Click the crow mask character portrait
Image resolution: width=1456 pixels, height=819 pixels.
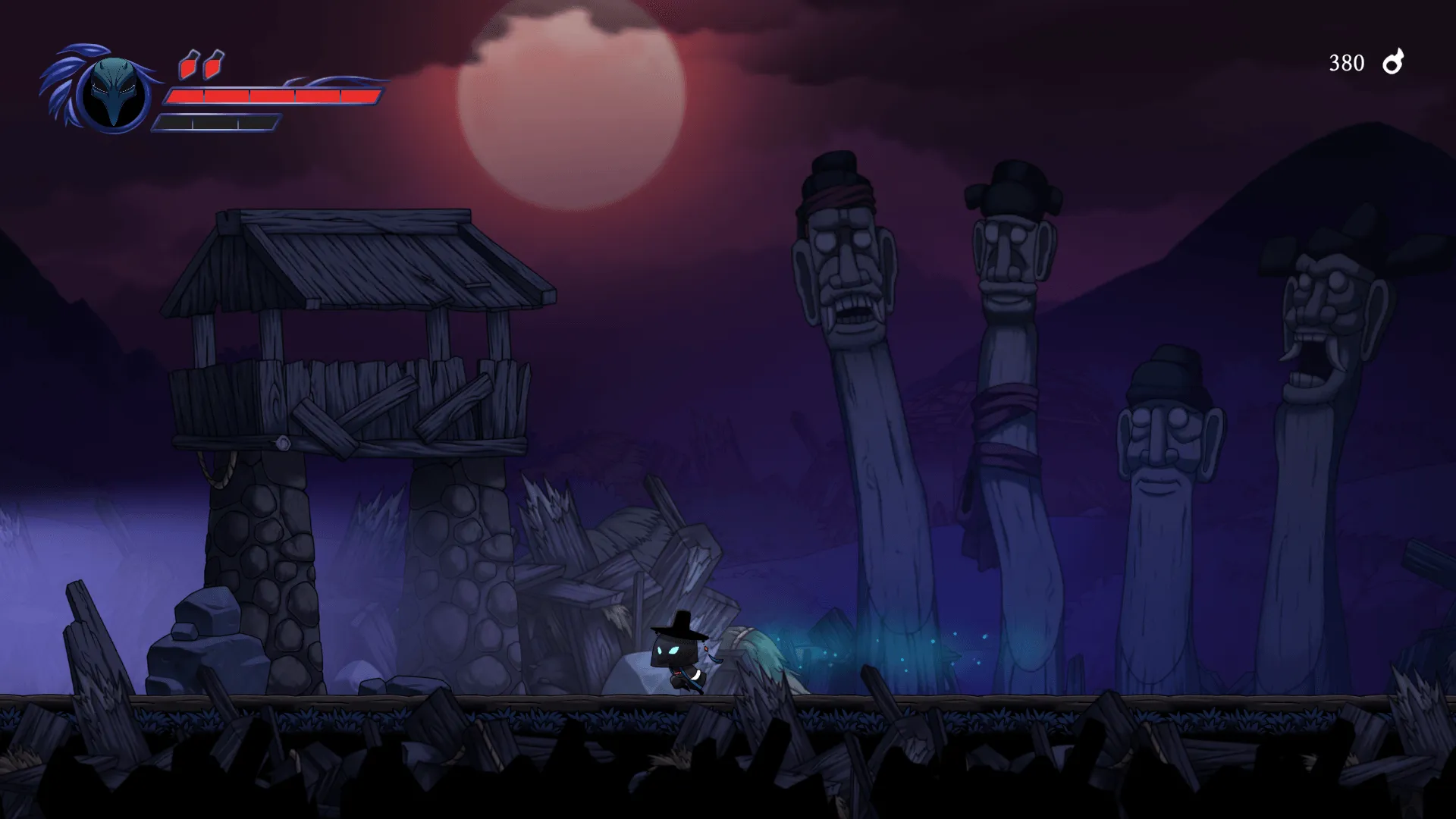pyautogui.click(x=113, y=94)
